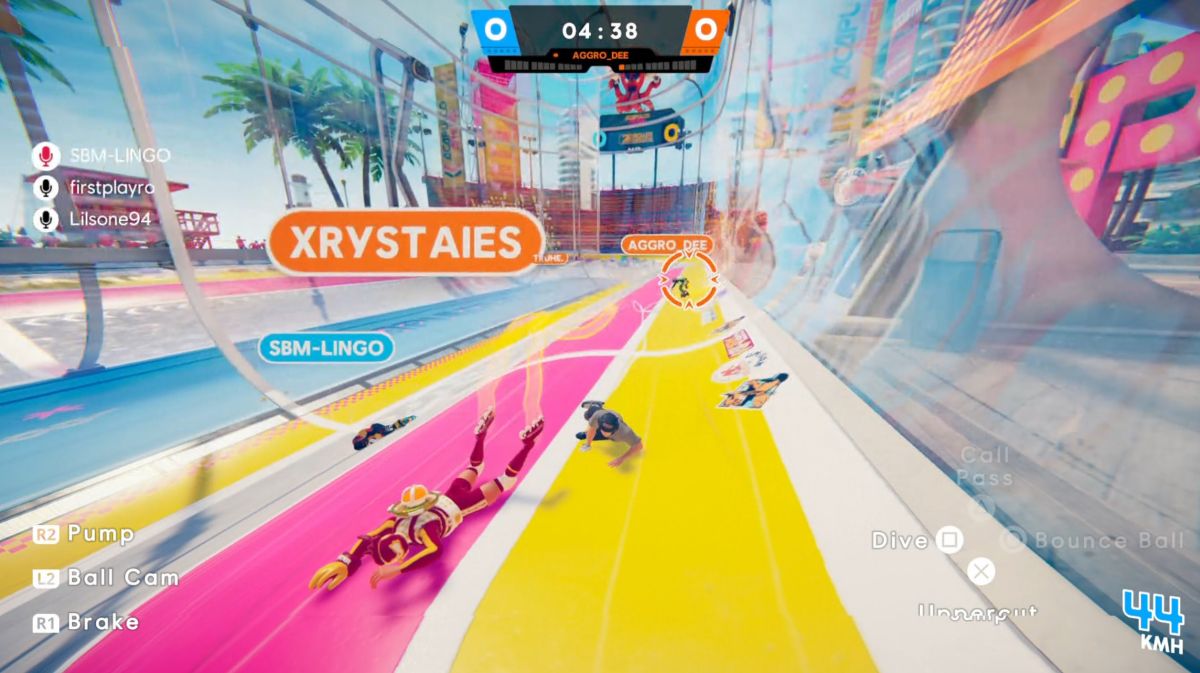
Task: Select SBM-LINGO in the voice chat list
Action: (x=119, y=155)
